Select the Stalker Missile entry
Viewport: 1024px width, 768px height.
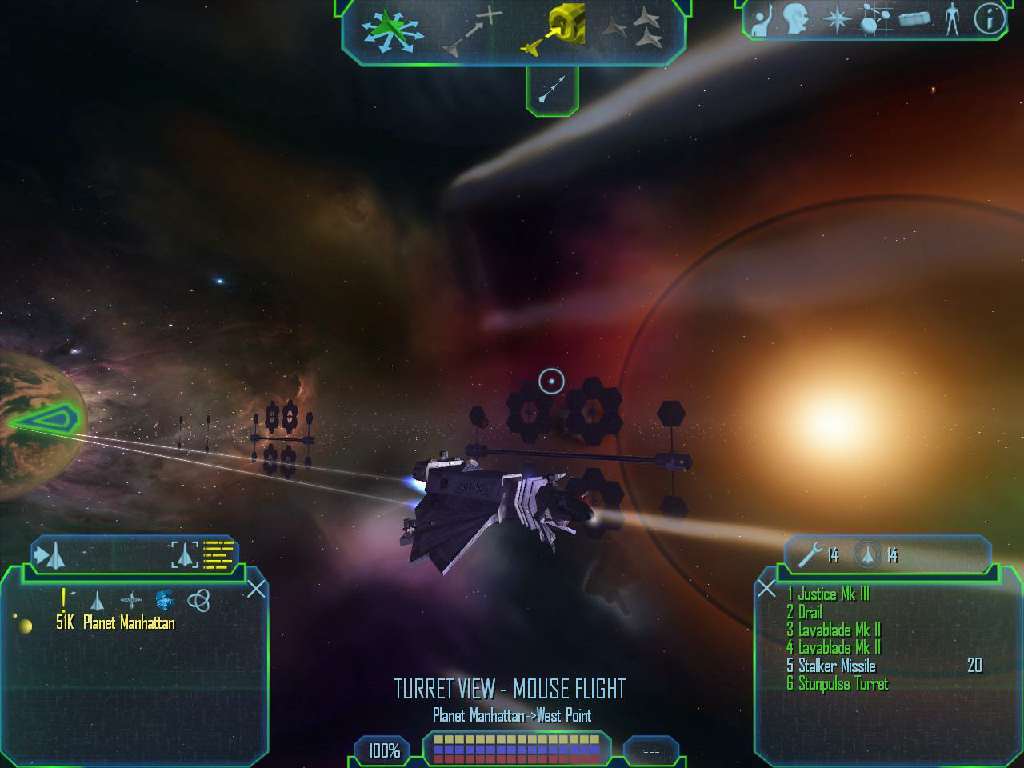[830, 666]
